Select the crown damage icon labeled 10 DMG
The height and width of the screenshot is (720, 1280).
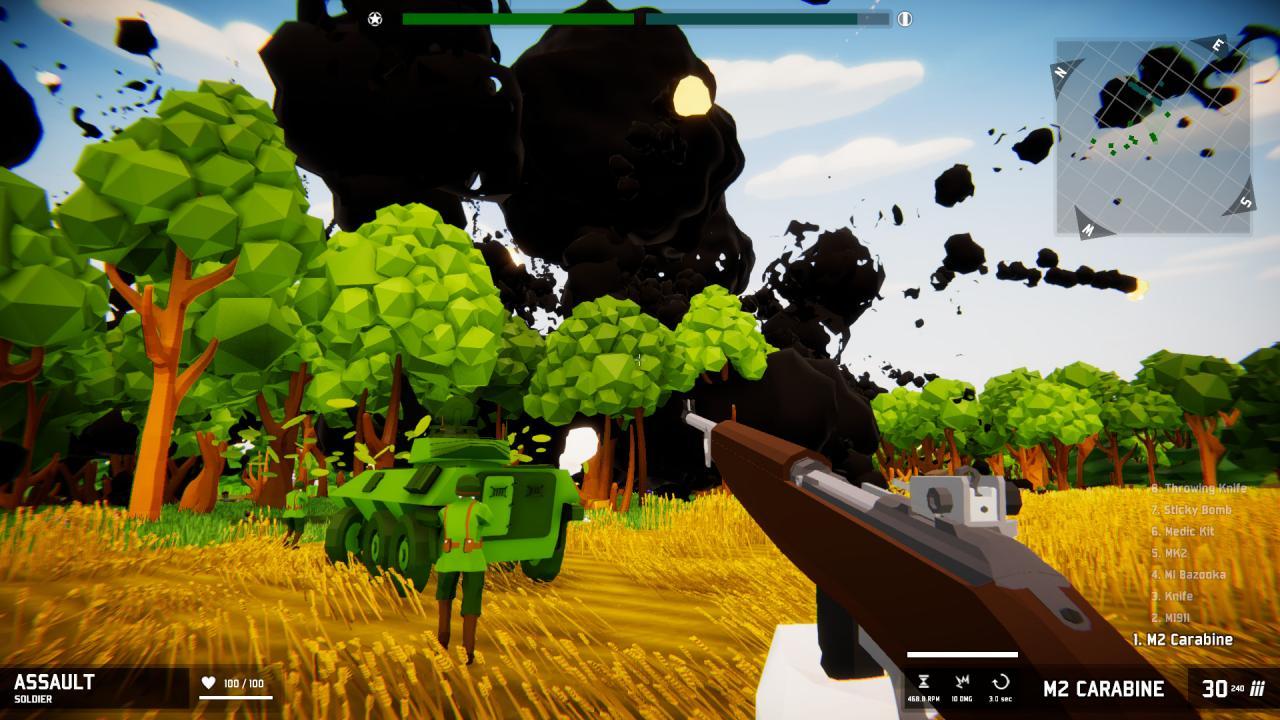[962, 682]
